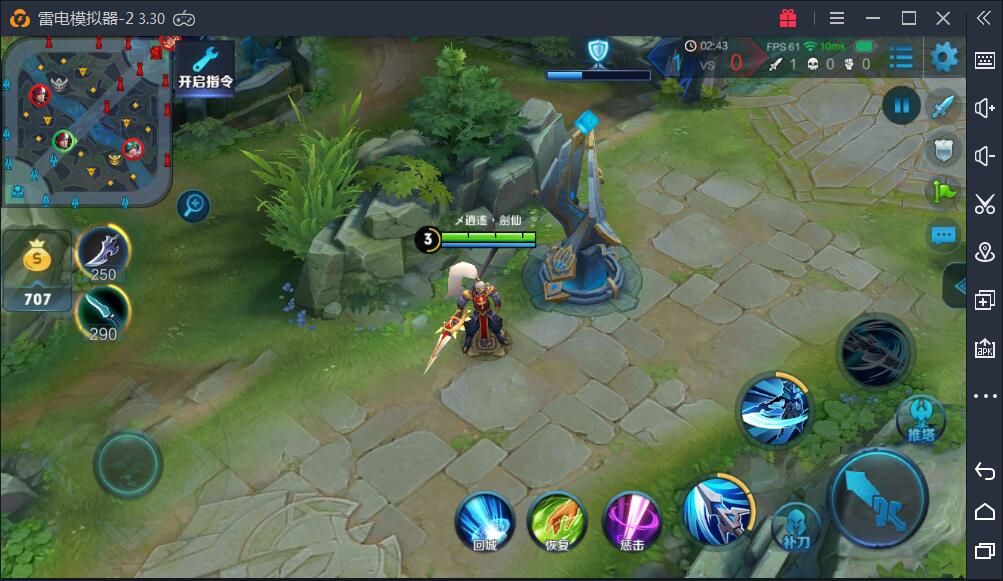Screen dimensions: 1003x581
Task: Close the emulator window
Action: (x=943, y=18)
